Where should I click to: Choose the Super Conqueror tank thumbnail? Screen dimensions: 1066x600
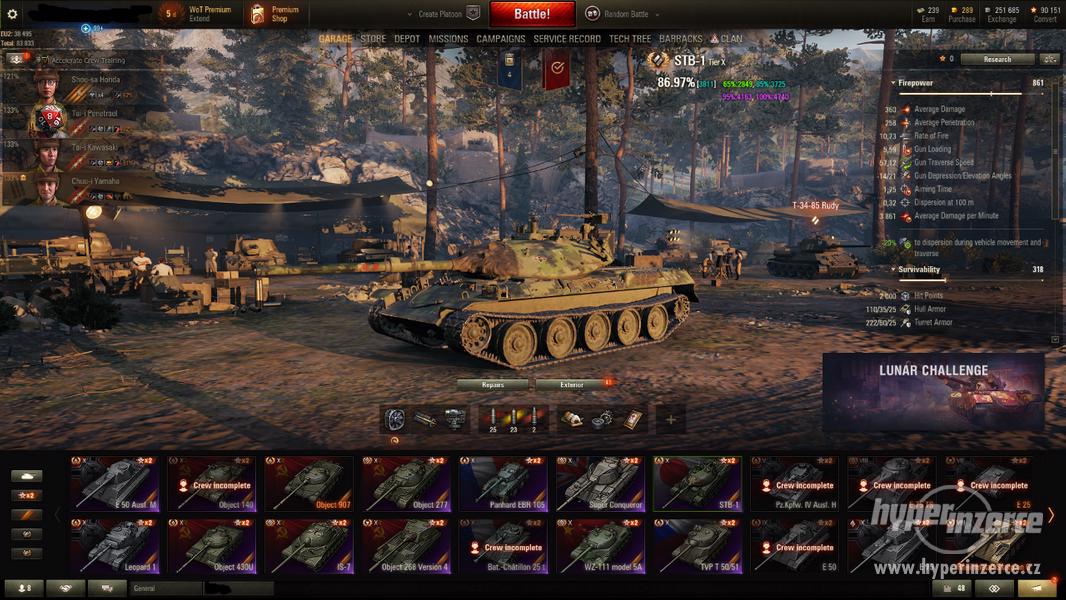601,484
